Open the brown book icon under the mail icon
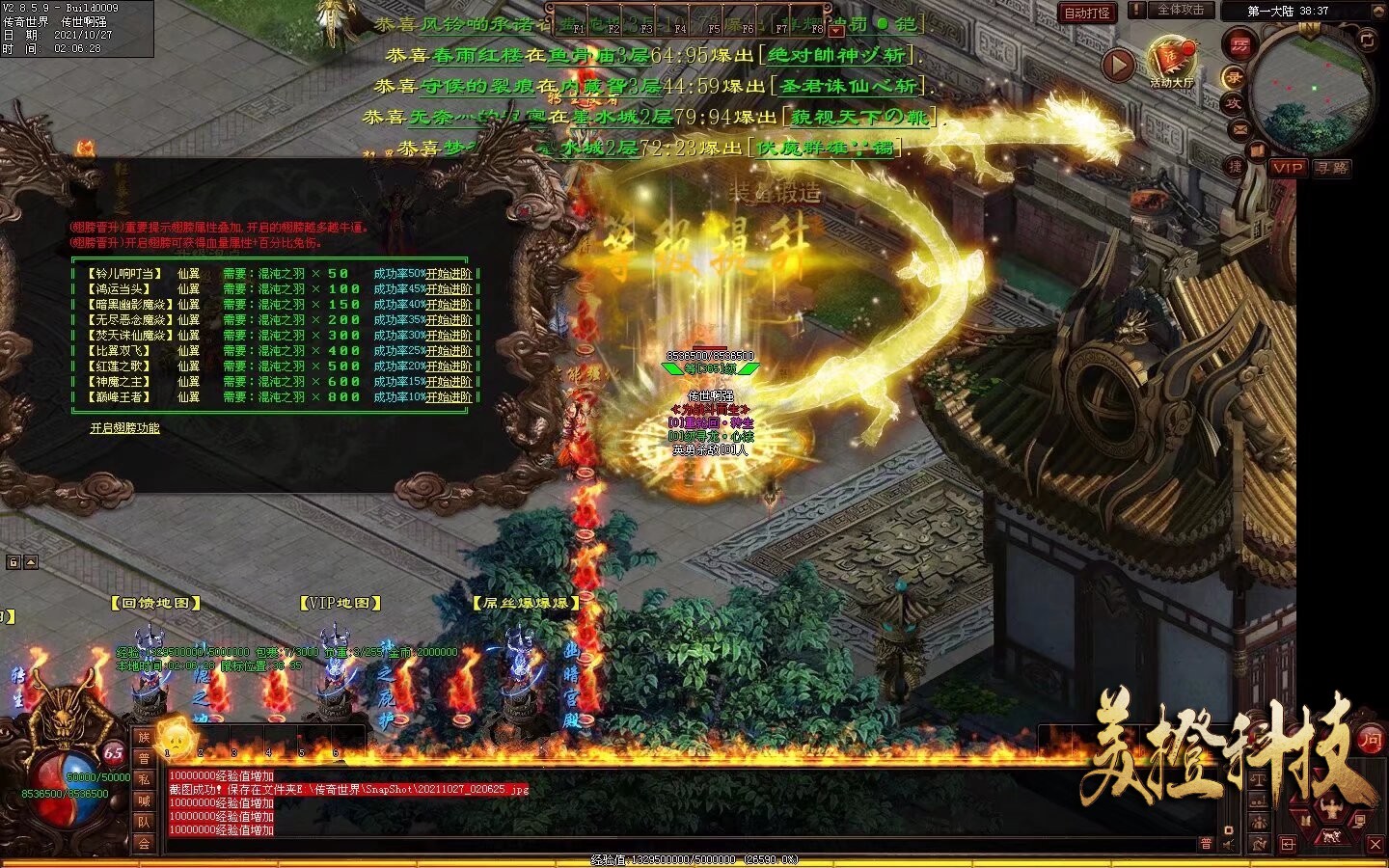The image size is (1389, 868). click(1257, 149)
